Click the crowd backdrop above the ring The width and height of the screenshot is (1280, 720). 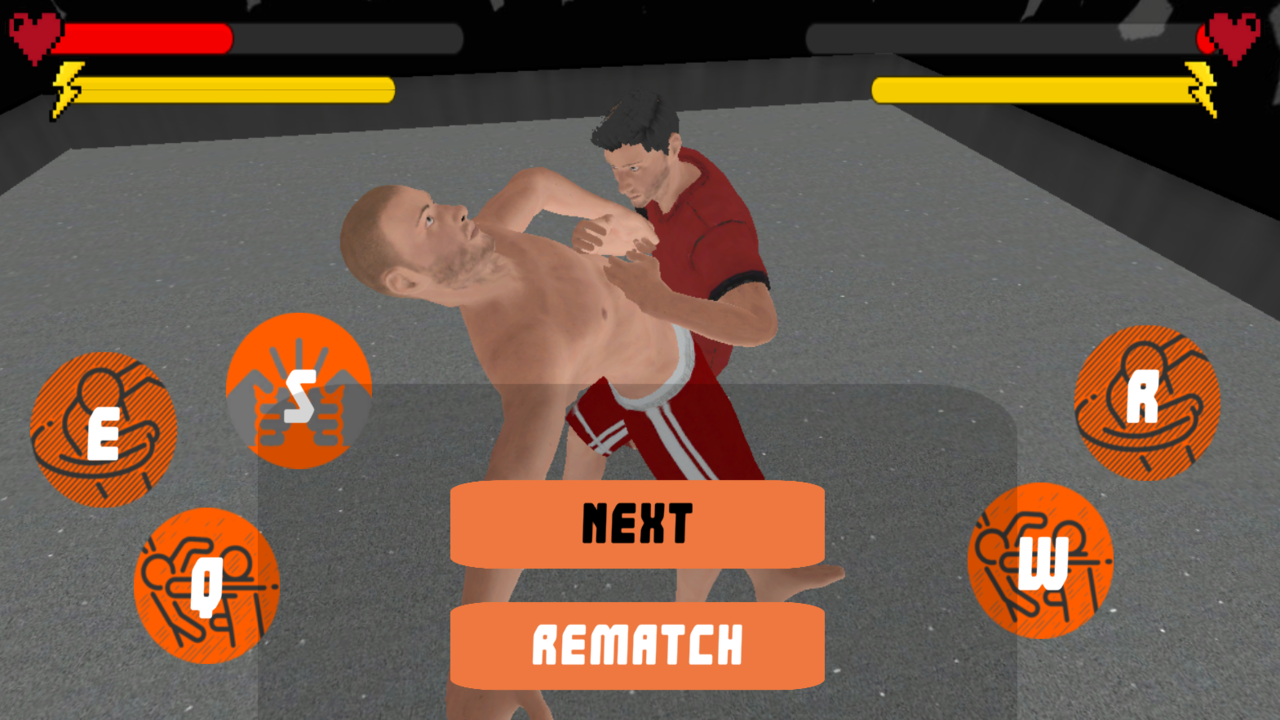tap(640, 25)
